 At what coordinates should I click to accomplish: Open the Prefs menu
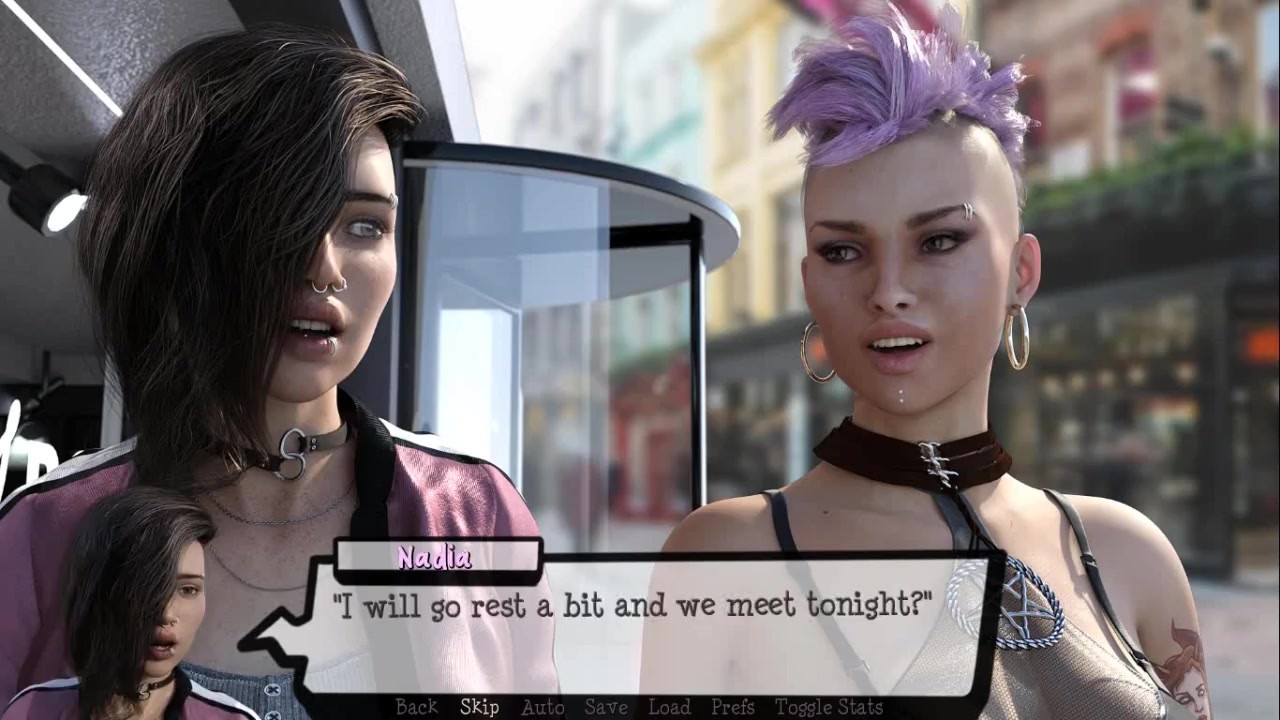click(x=732, y=707)
